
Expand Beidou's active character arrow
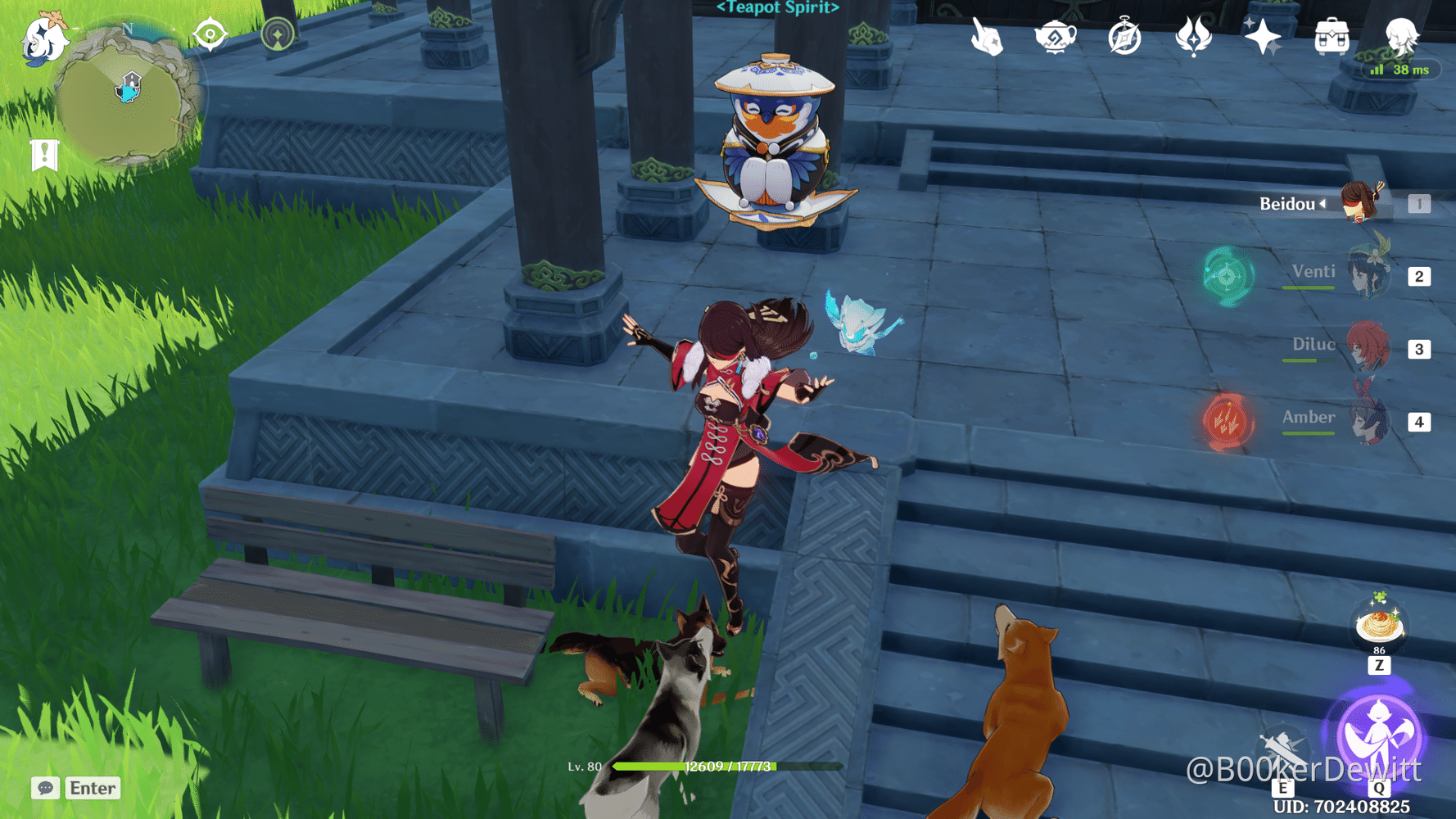click(1323, 205)
